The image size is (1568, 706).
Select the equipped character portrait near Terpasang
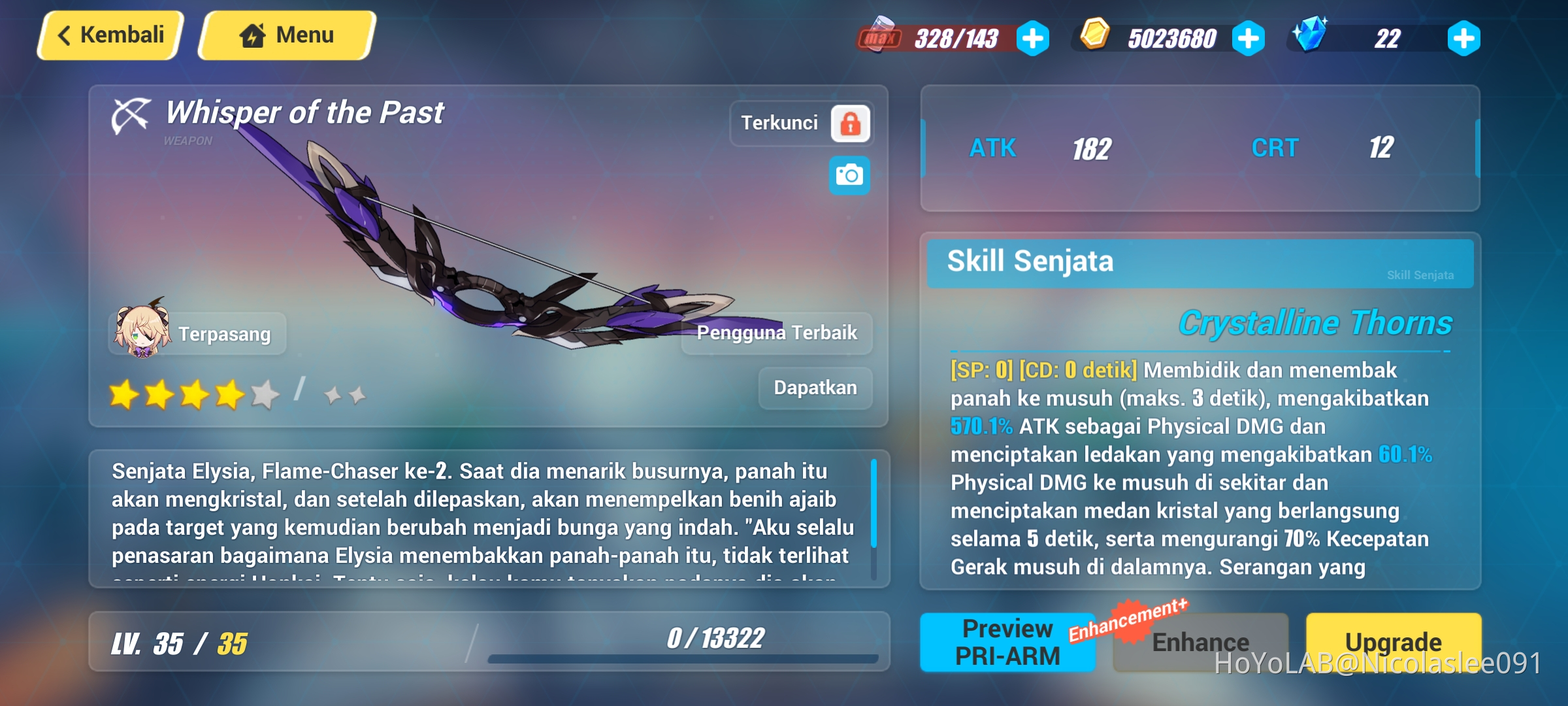tap(140, 328)
